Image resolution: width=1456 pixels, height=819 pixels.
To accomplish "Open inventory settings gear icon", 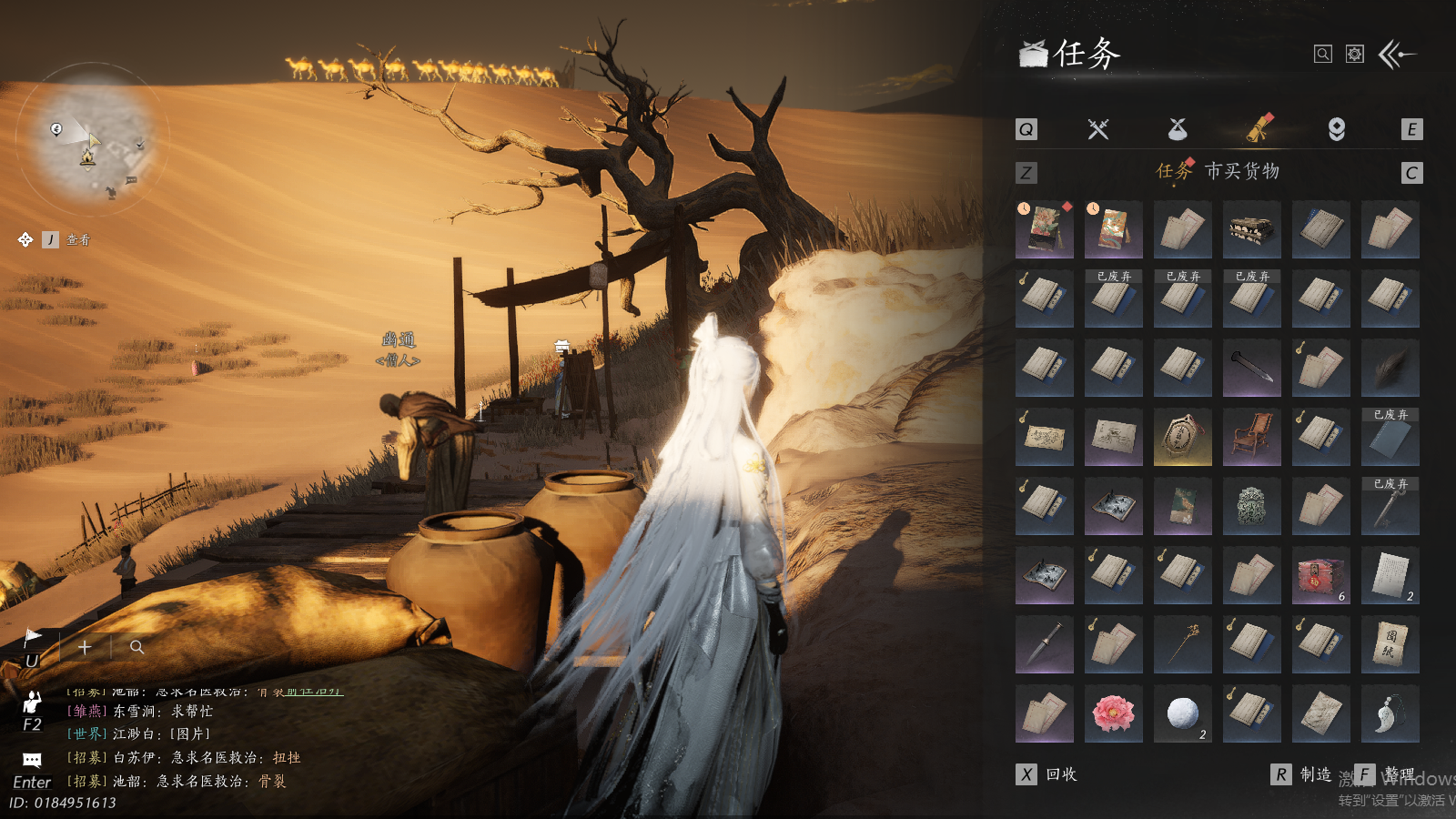I will click(1355, 55).
